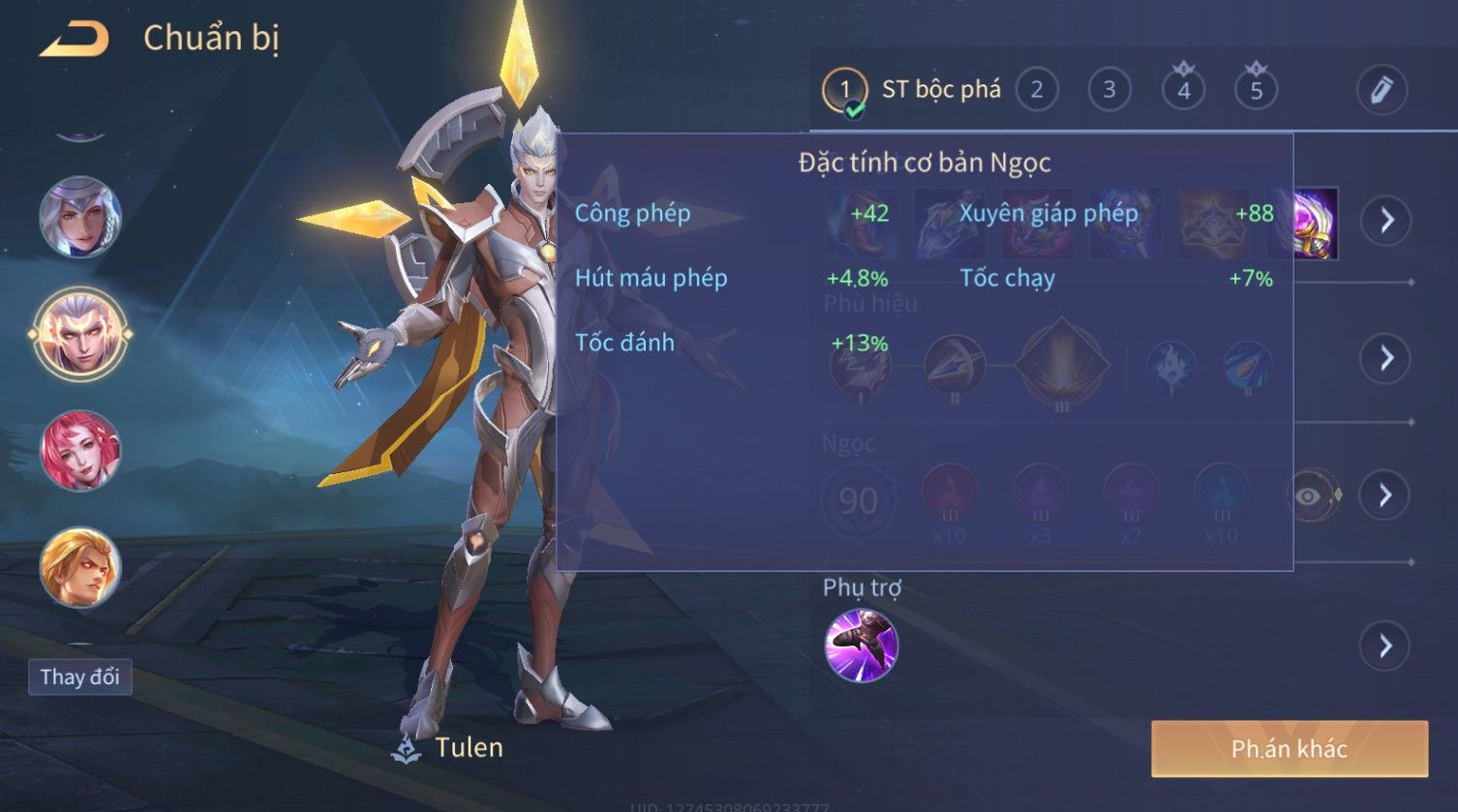The width and height of the screenshot is (1458, 812).
Task: Click the Thay đổi button
Action: coord(79,677)
